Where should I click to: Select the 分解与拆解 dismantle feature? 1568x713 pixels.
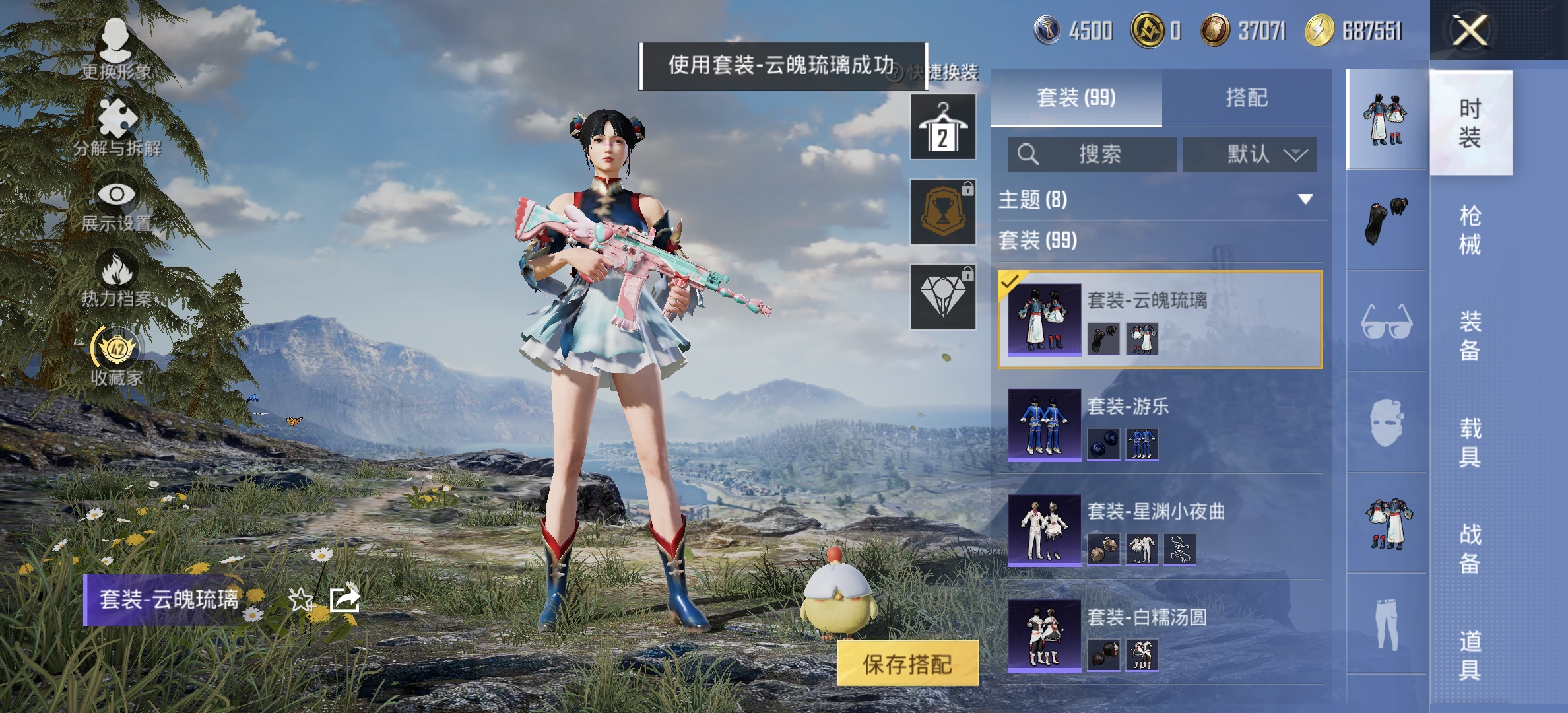(117, 129)
